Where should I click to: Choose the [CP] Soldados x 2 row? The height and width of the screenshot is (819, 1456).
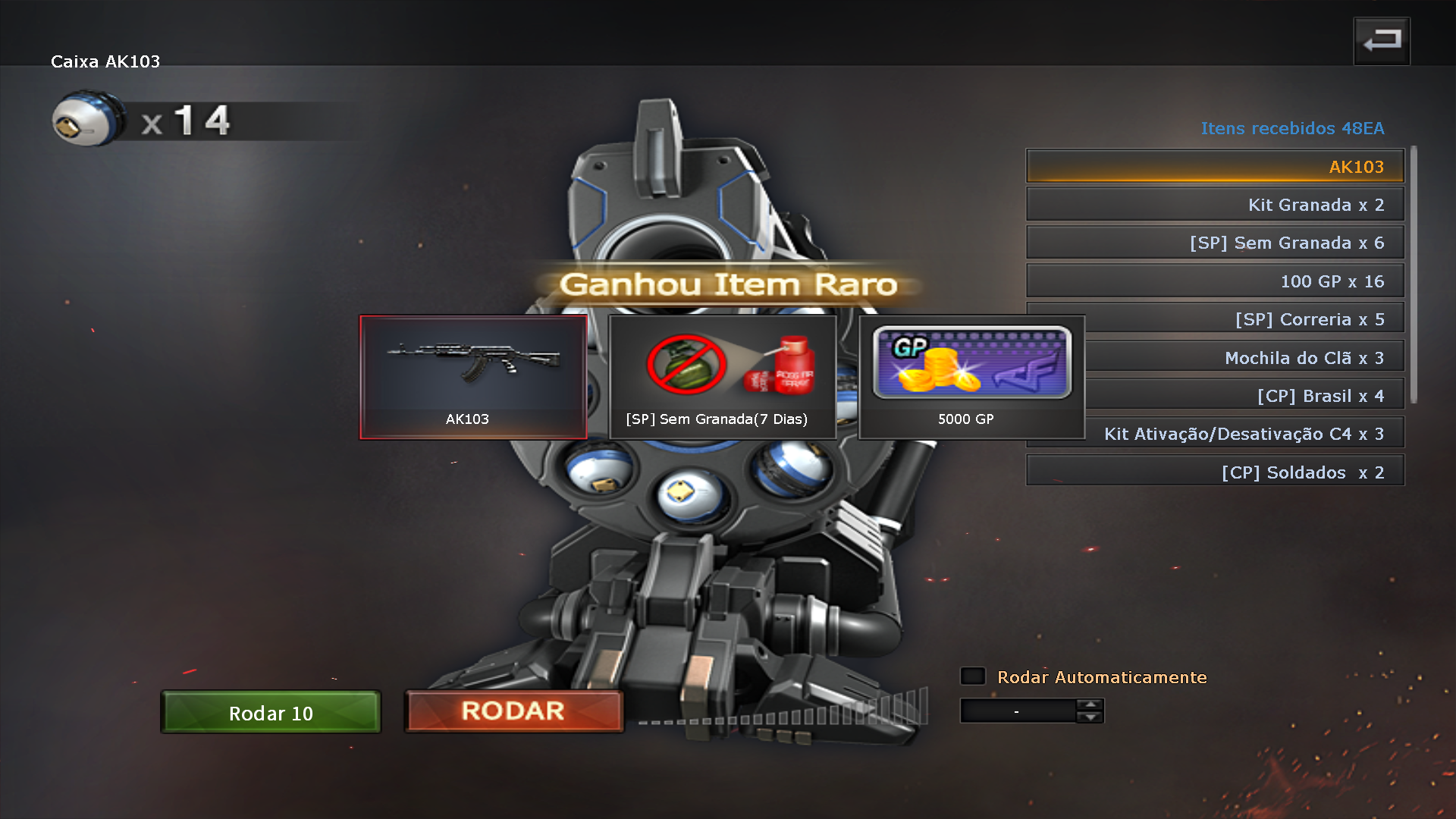point(1215,472)
